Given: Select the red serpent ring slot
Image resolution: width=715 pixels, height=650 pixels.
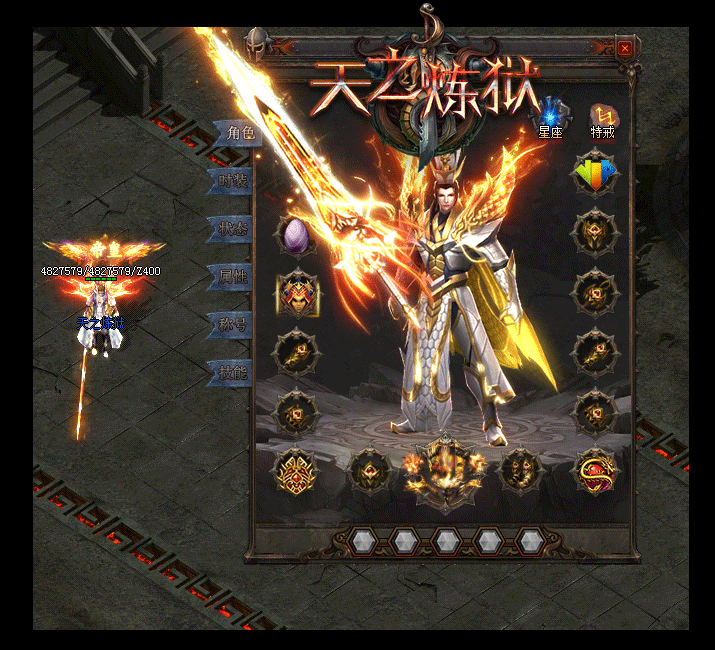Looking at the screenshot, I should click(595, 469).
